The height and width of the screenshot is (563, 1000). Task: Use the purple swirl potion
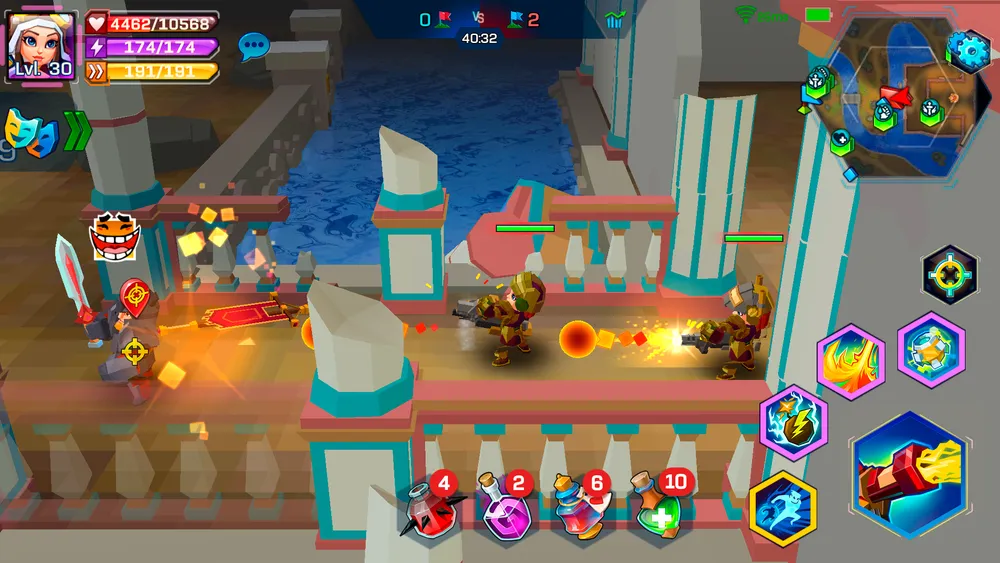(x=506, y=511)
